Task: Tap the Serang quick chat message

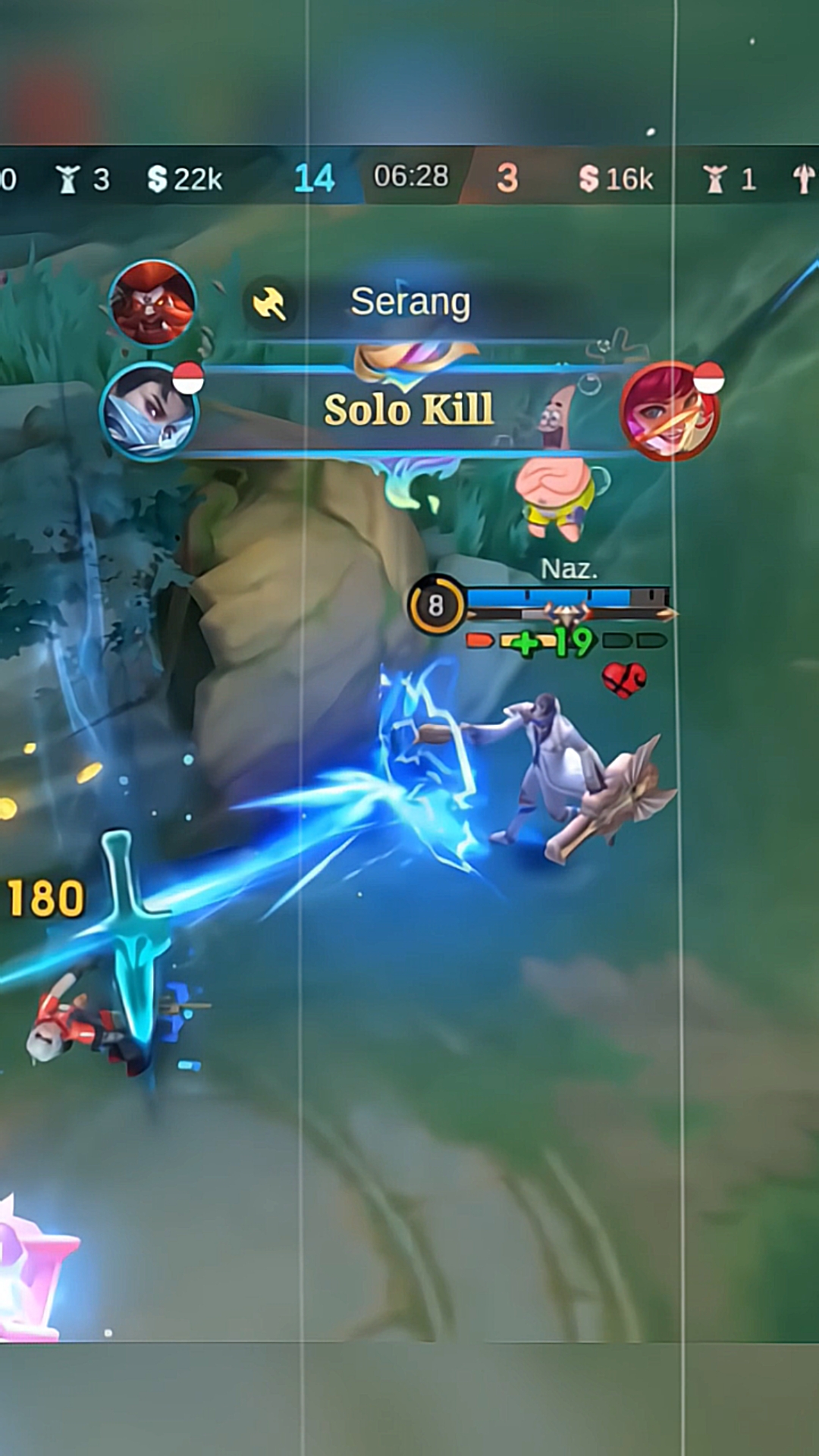Action: coord(409,303)
